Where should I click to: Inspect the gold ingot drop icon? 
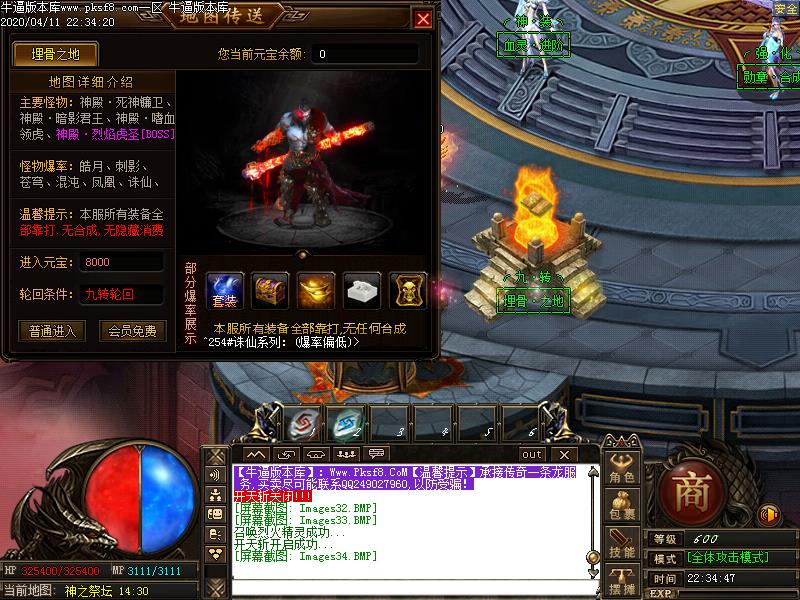point(316,290)
